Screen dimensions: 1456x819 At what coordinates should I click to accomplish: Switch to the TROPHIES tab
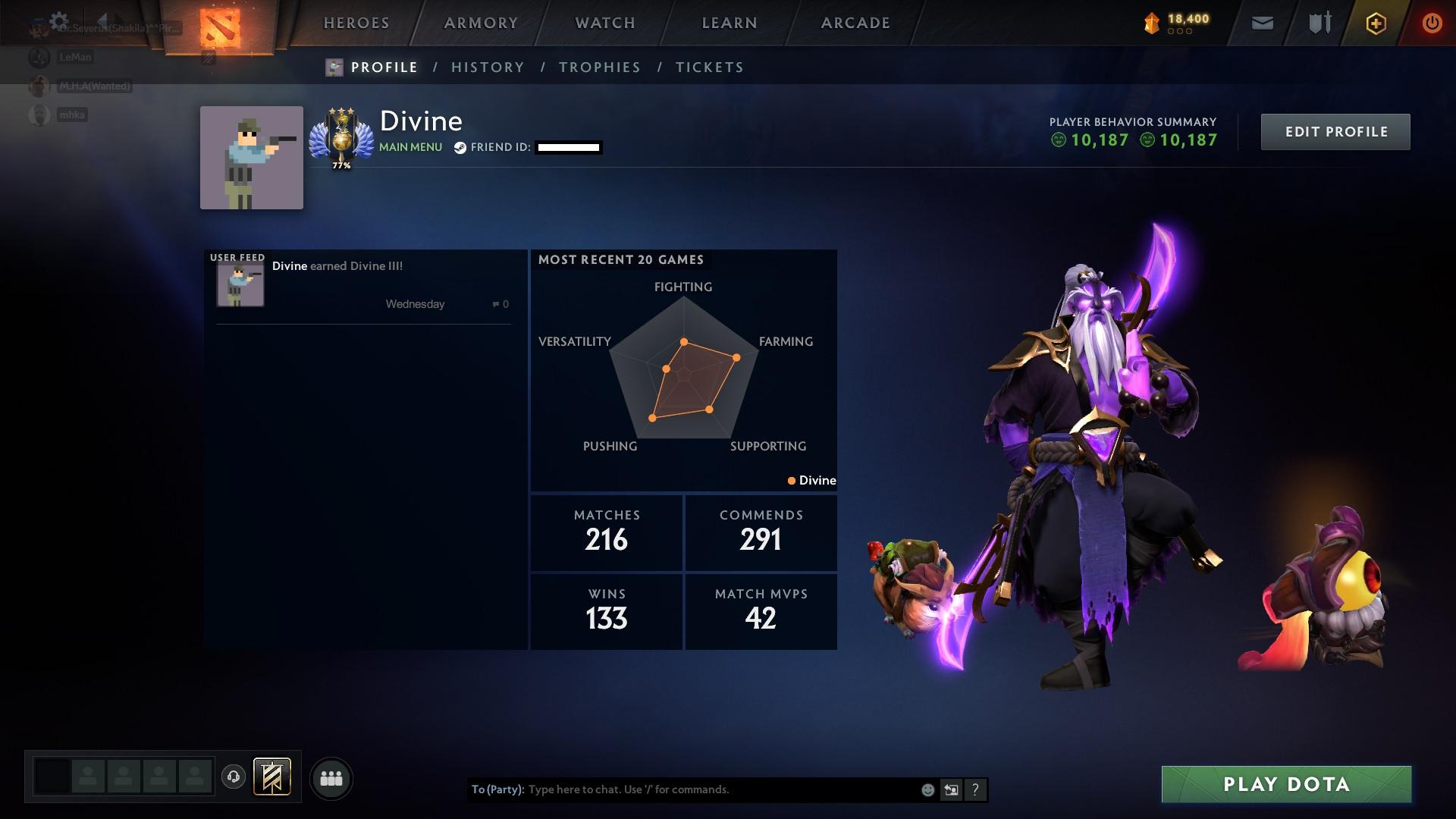(x=599, y=67)
